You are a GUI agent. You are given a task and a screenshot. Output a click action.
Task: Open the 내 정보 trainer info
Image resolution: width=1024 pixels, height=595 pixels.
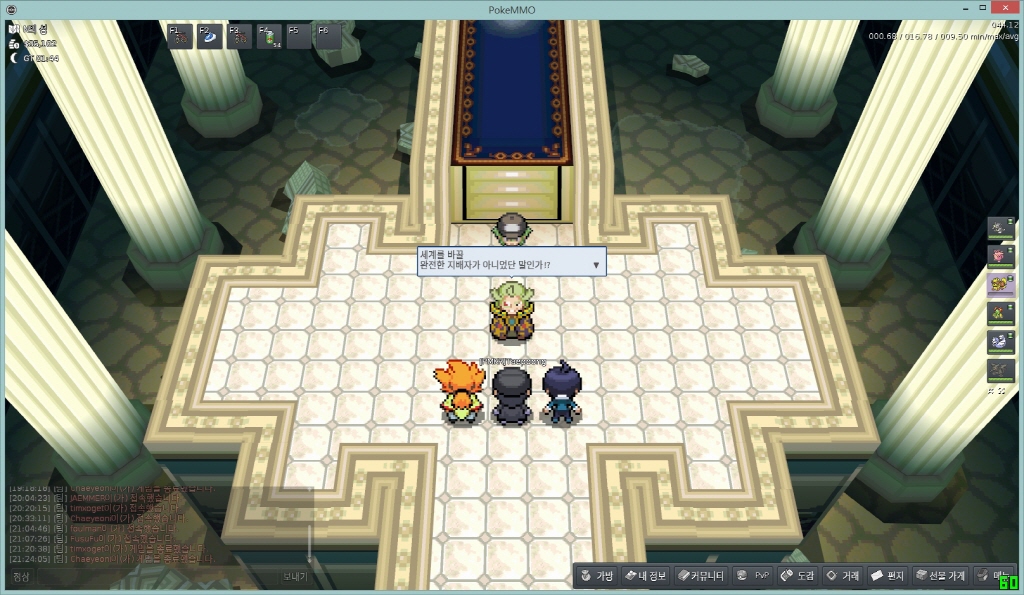[645, 576]
